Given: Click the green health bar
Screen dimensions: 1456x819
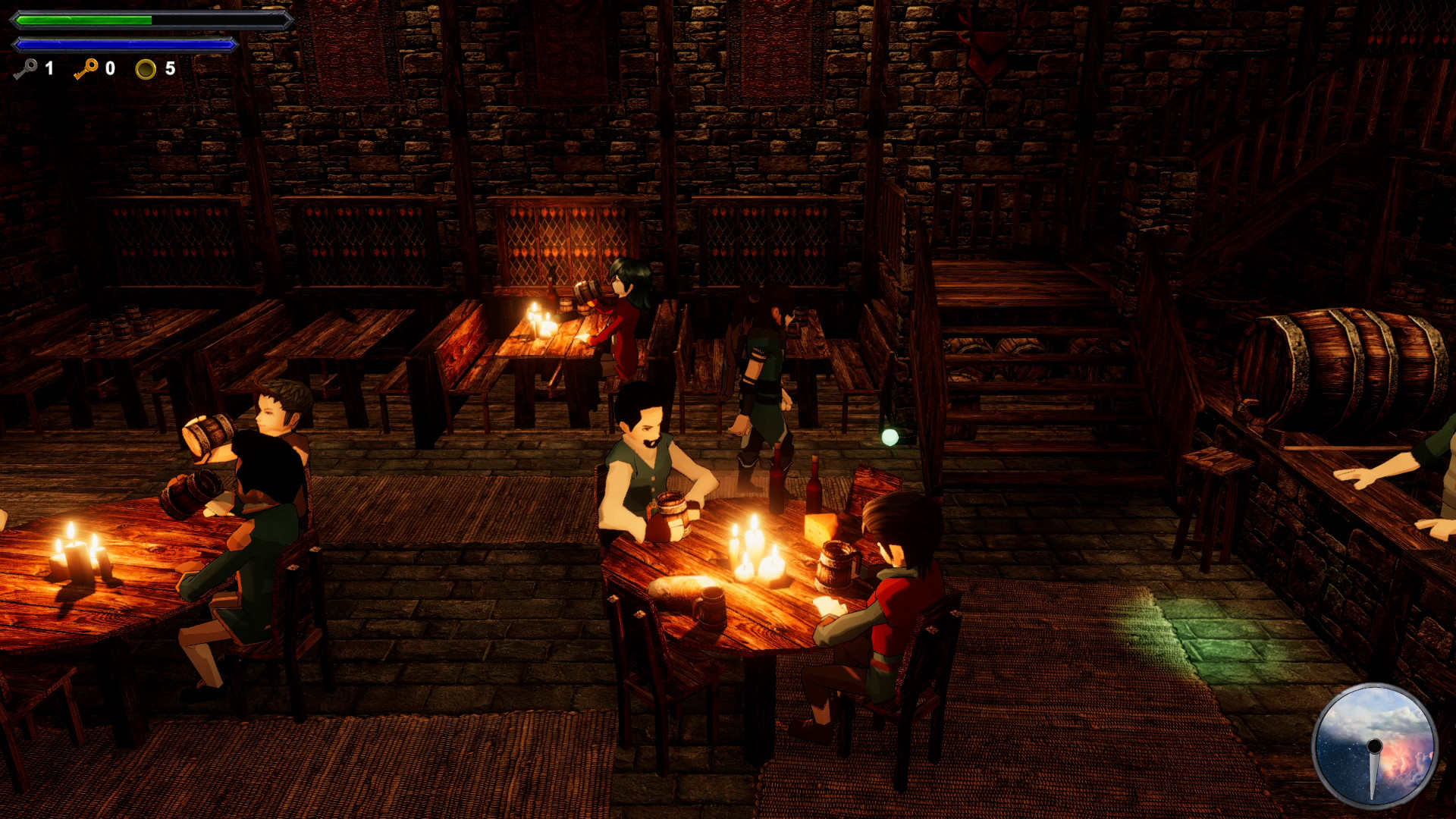Looking at the screenshot, I should [83, 20].
